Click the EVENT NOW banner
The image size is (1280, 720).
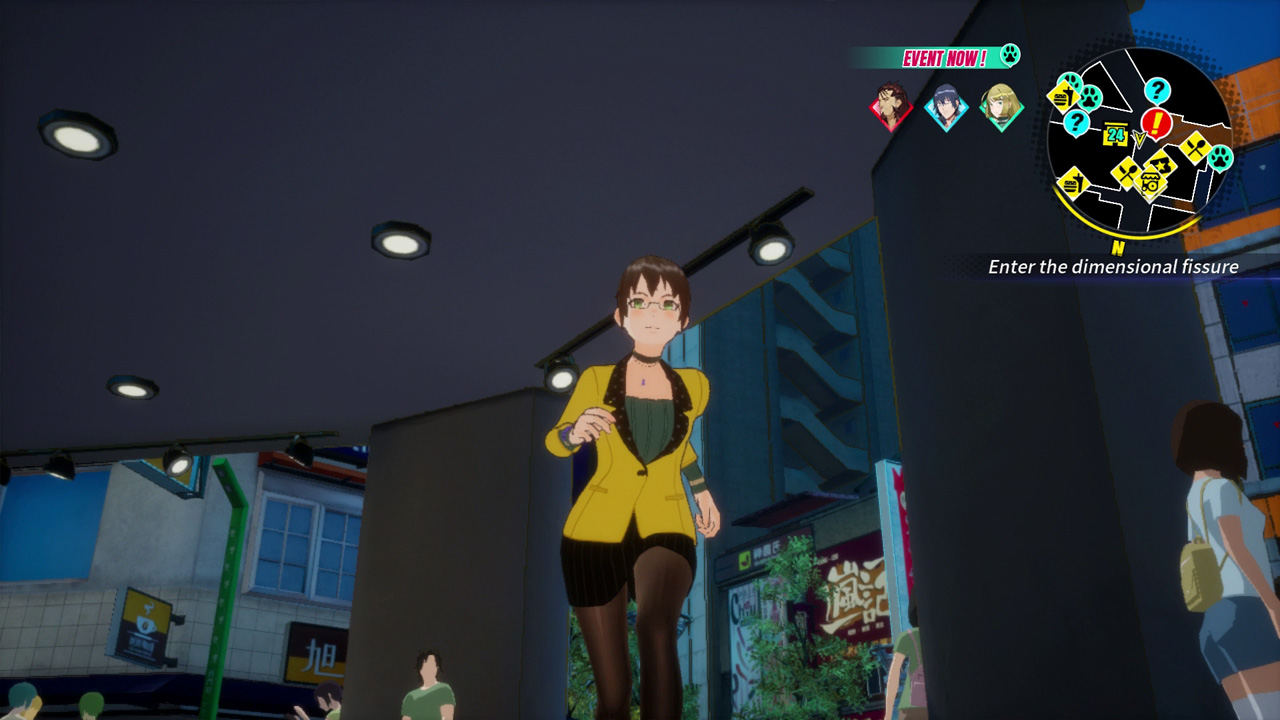(946, 57)
